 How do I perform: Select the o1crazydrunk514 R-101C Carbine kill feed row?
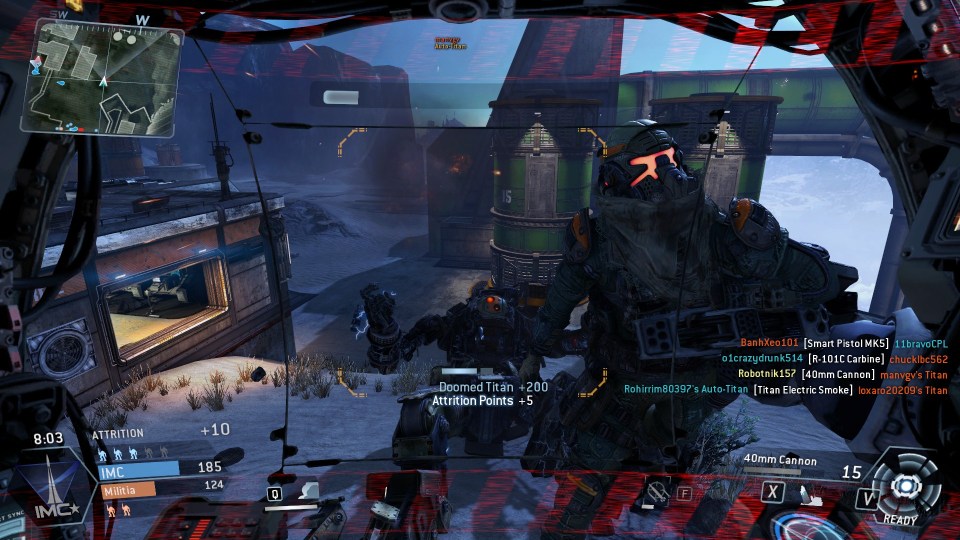(x=834, y=358)
